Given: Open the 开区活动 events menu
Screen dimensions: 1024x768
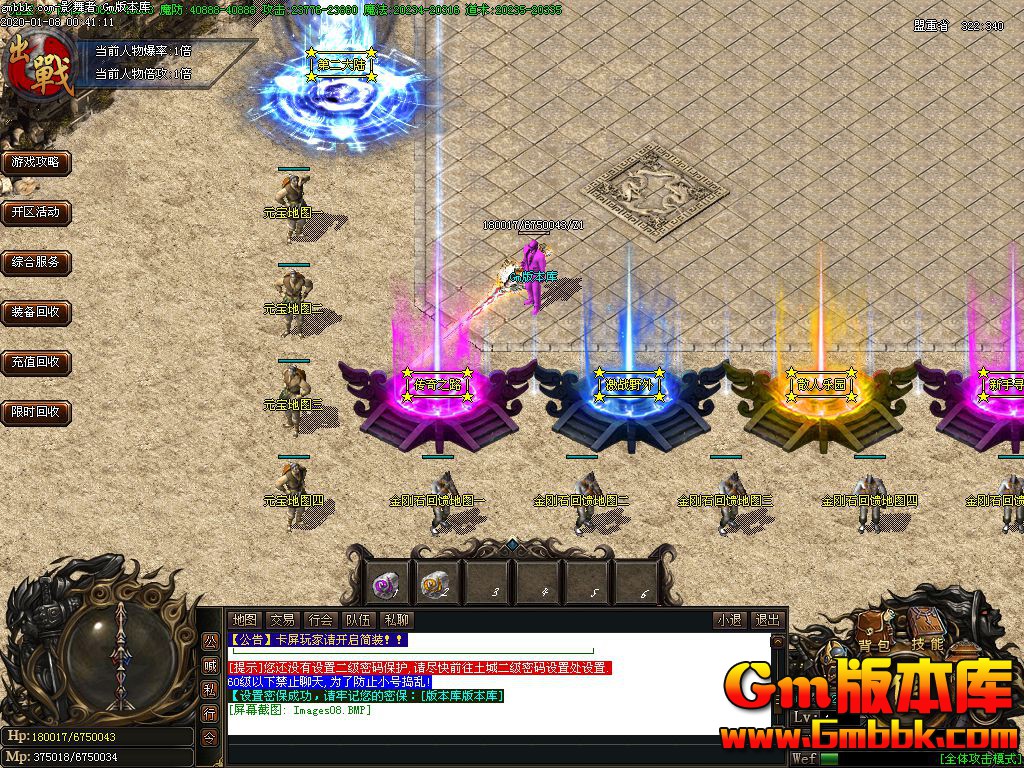Looking at the screenshot, I should tap(36, 212).
